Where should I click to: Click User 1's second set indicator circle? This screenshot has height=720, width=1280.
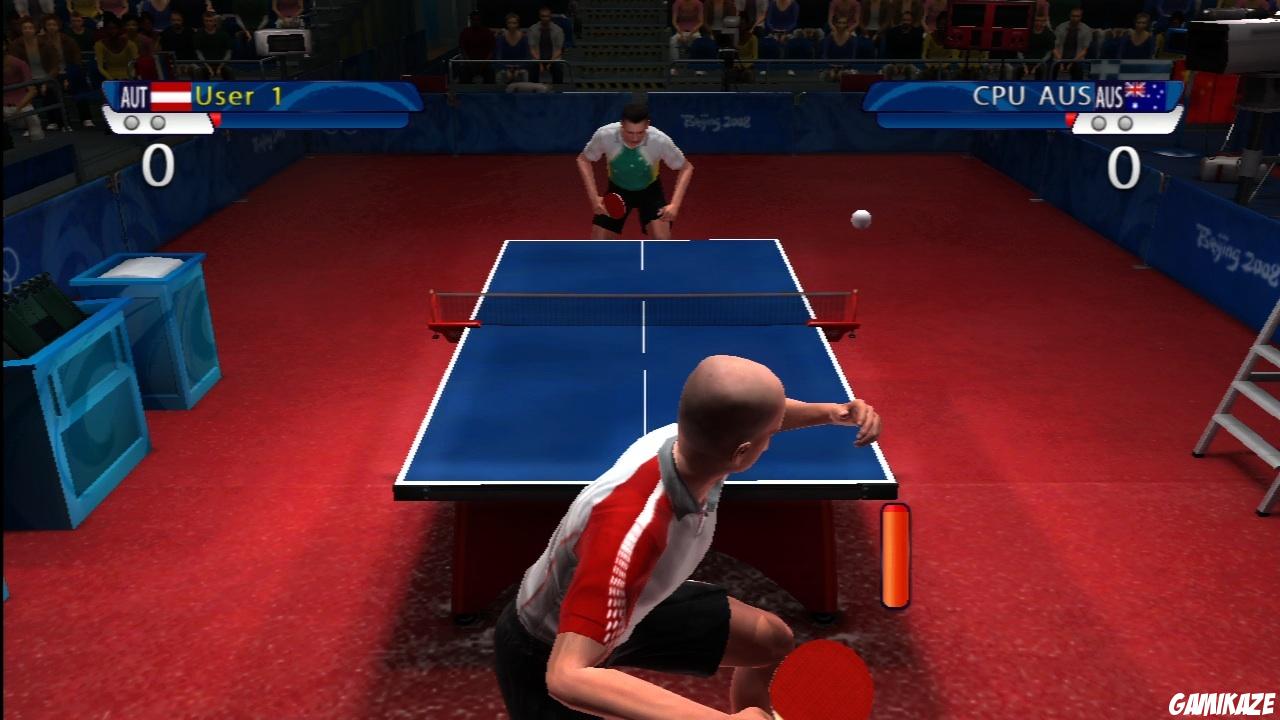[x=158, y=122]
